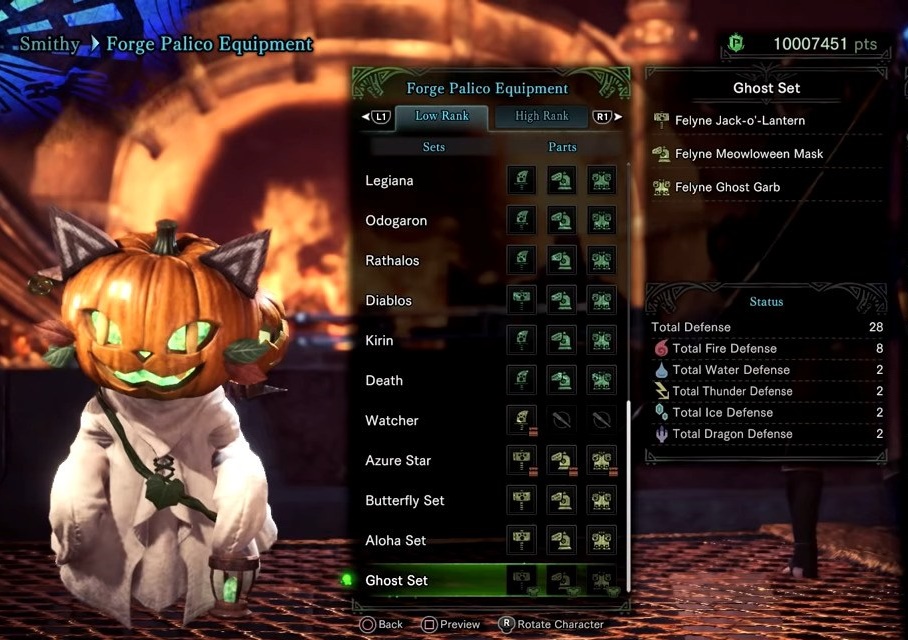This screenshot has width=908, height=640.
Task: Switch to the High Rank tab
Action: click(x=541, y=116)
